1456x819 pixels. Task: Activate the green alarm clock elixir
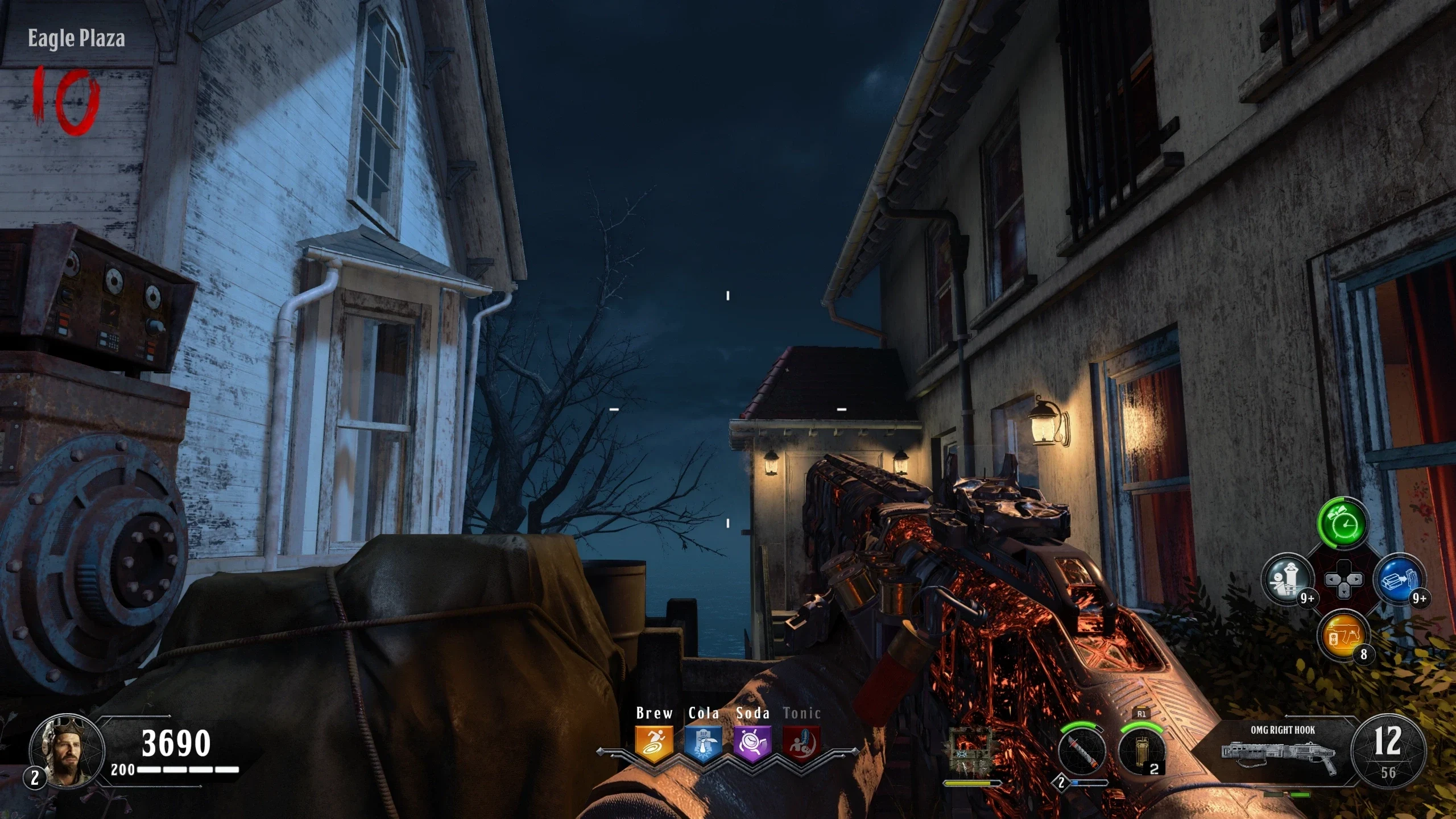(1343, 524)
